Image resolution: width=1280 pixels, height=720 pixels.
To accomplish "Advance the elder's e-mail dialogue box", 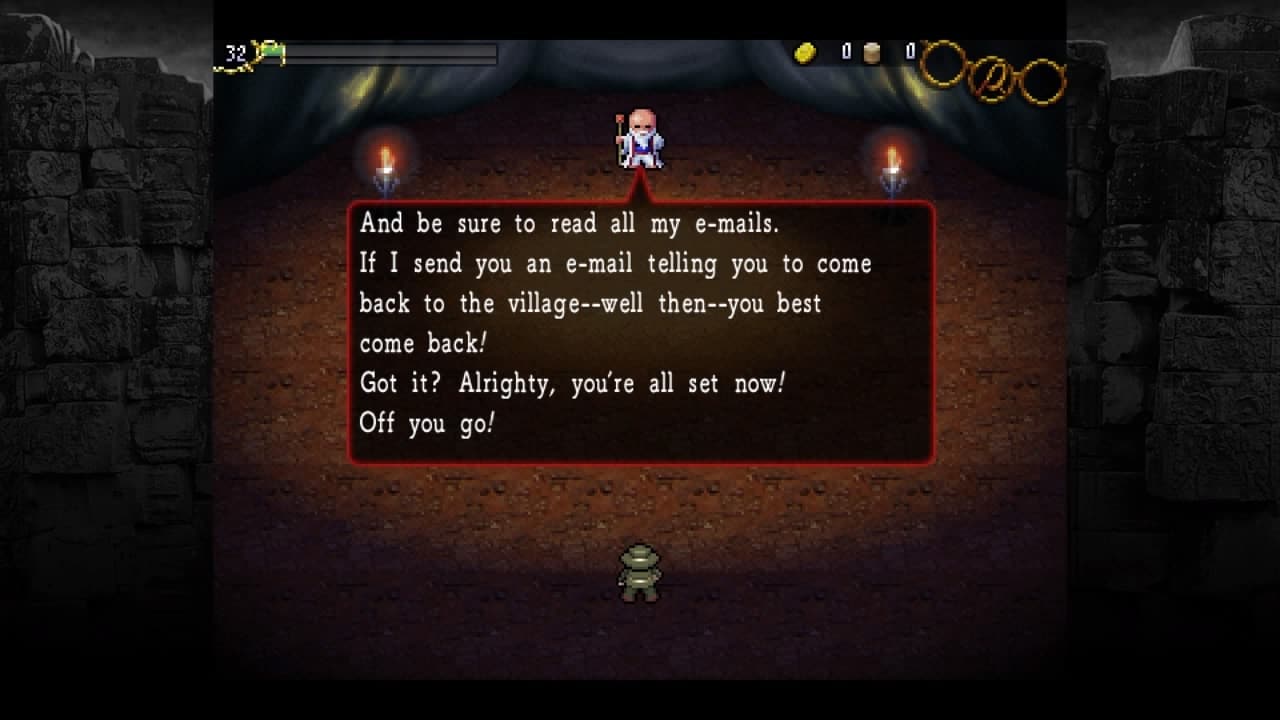I will 641,333.
